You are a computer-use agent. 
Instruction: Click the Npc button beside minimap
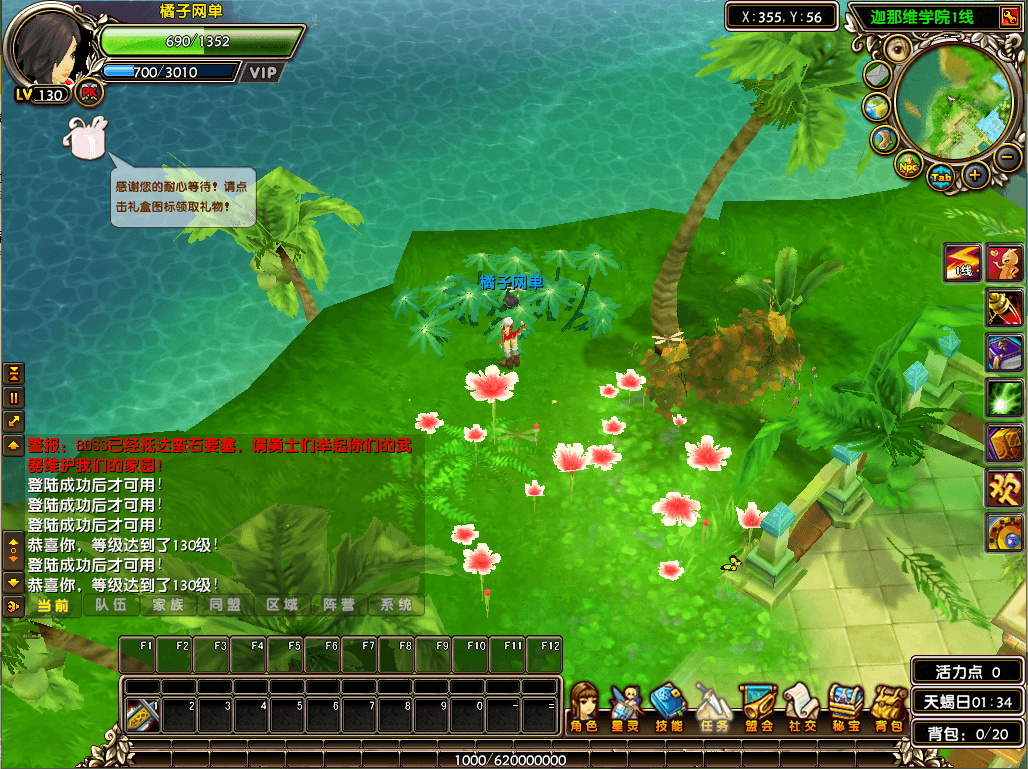point(909,166)
